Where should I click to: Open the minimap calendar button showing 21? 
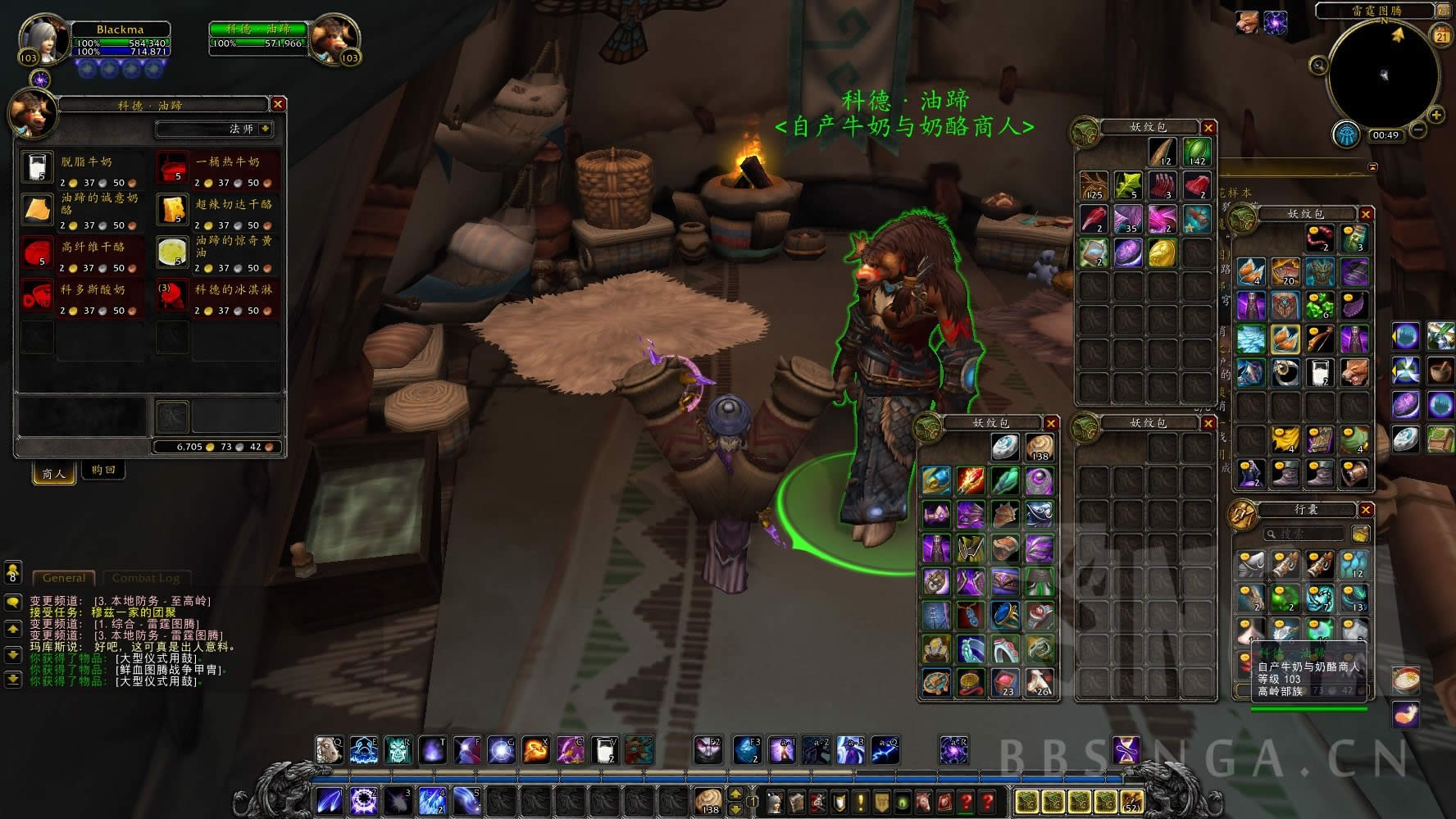1441,34
